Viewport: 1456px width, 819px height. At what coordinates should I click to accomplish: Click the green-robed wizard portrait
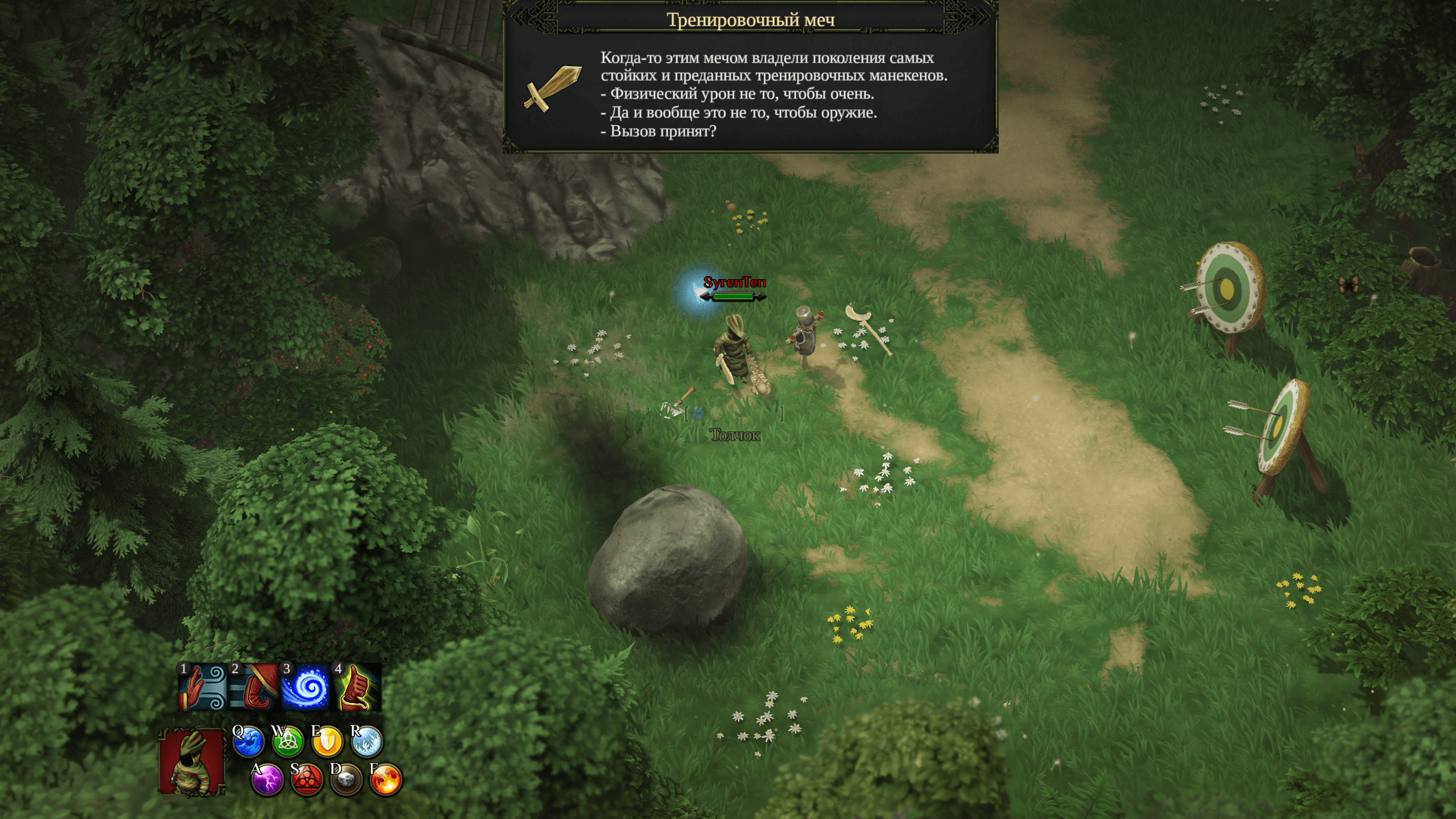click(x=192, y=761)
